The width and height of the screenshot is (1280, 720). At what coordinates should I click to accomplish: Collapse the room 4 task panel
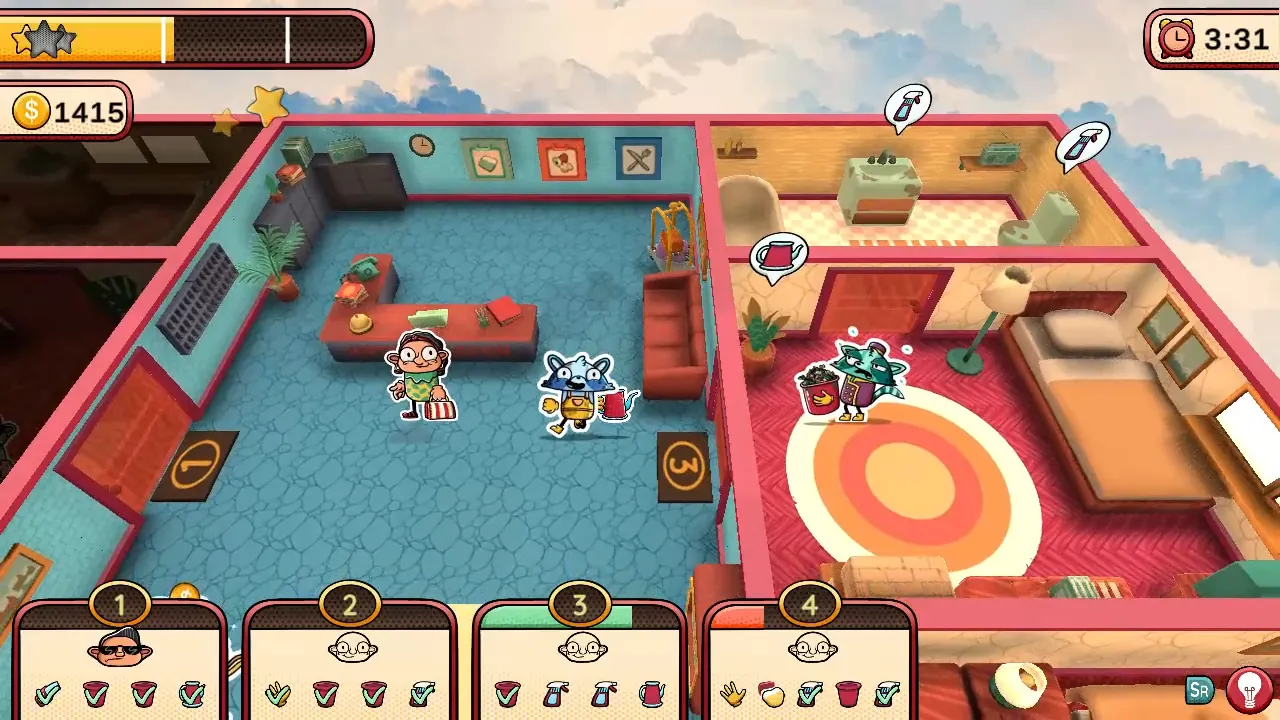point(810,604)
